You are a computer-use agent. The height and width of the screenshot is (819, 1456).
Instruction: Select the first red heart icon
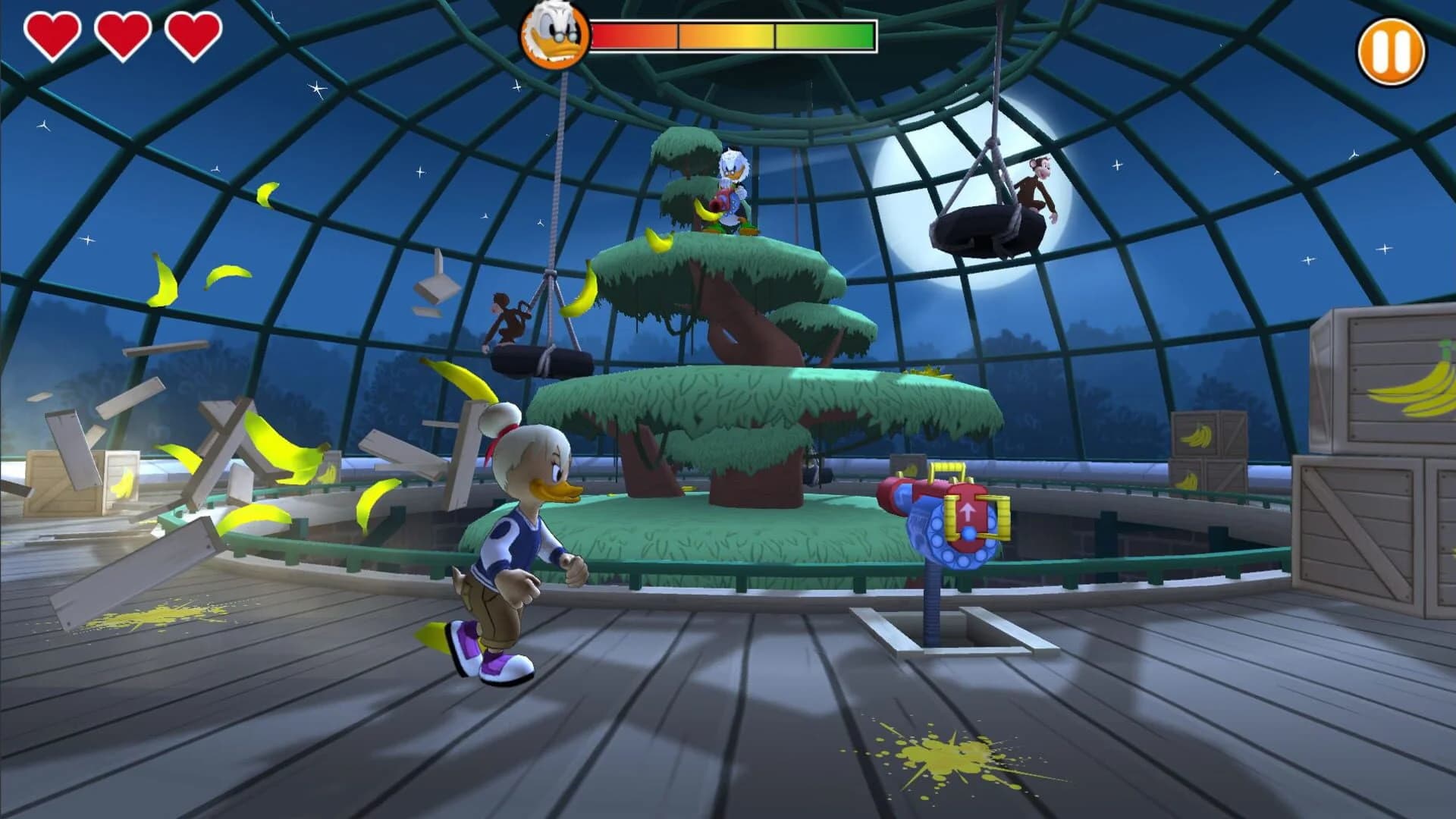click(x=52, y=33)
